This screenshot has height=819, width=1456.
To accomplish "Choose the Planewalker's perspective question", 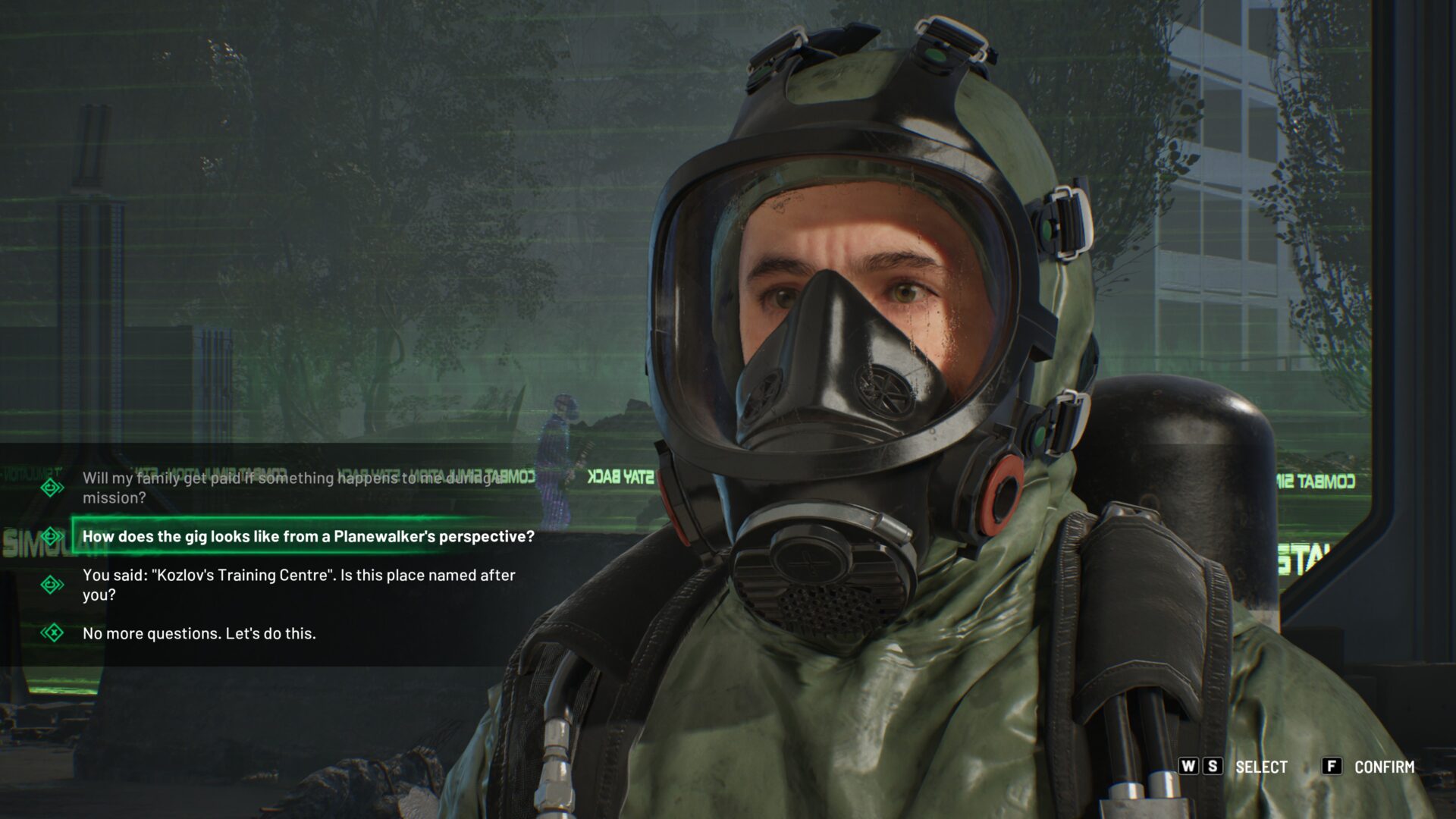I will point(308,537).
